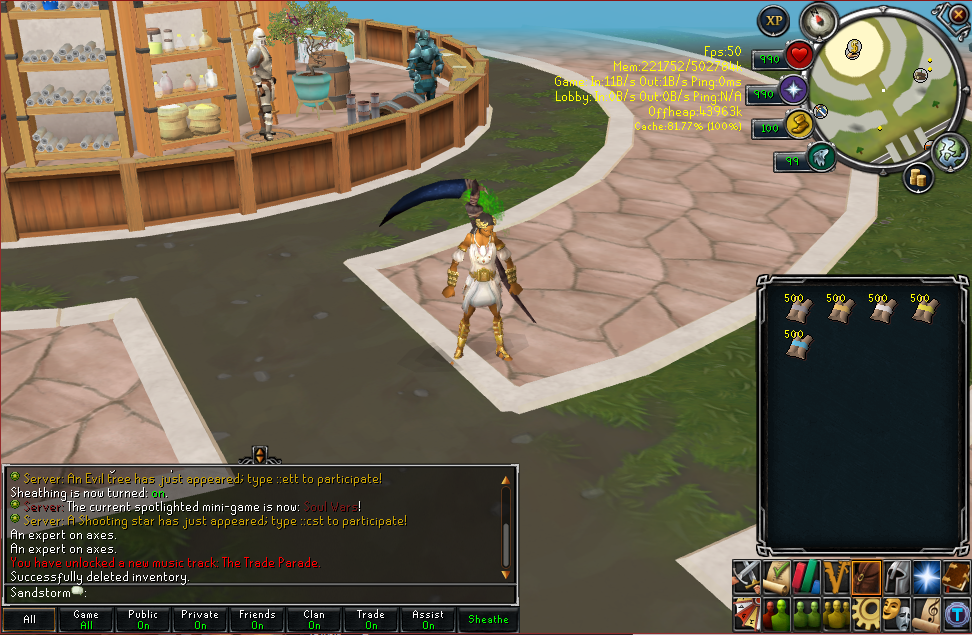
Task: Open the settings gear tab
Action: point(866,611)
